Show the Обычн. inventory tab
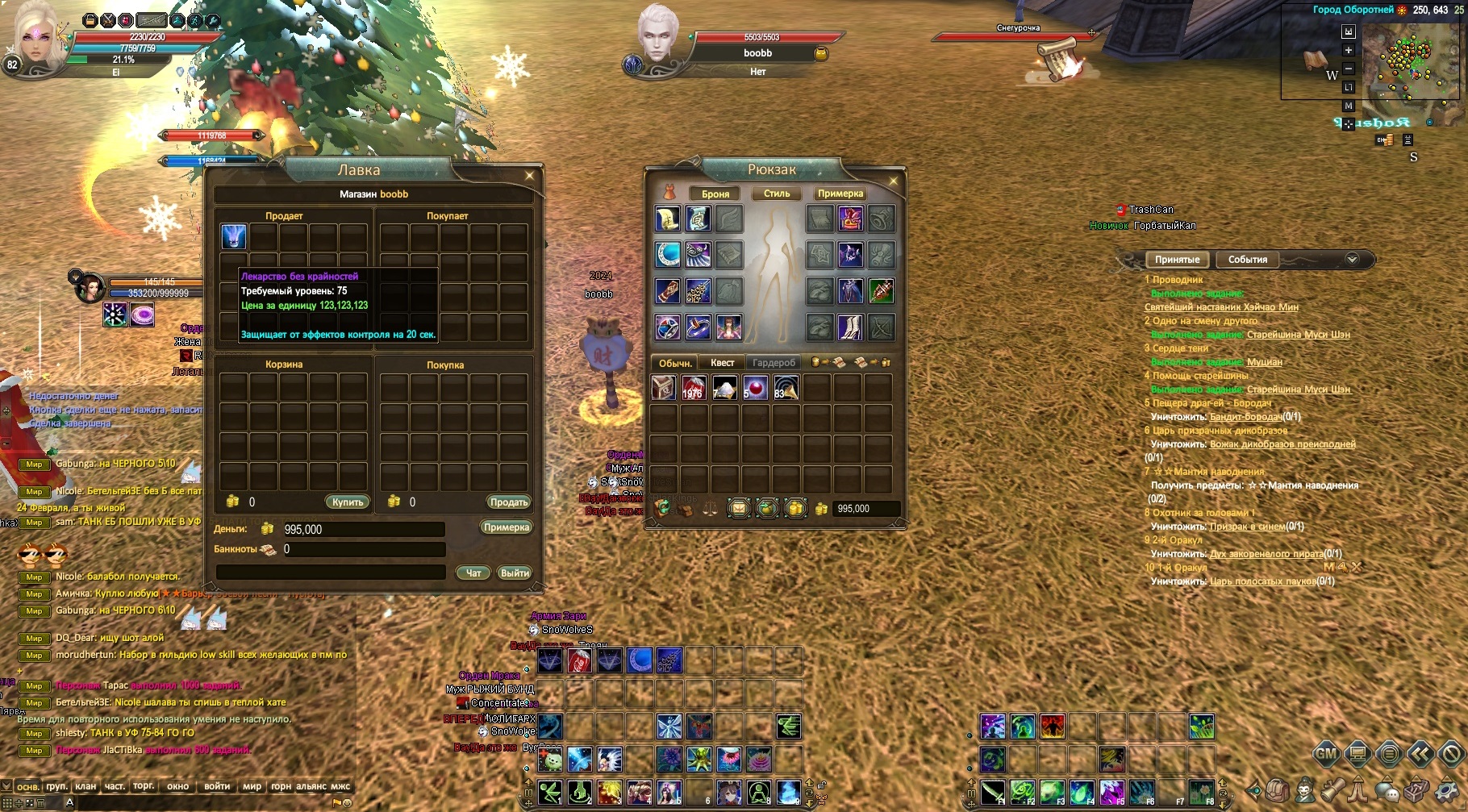1468x812 pixels. tap(675, 363)
